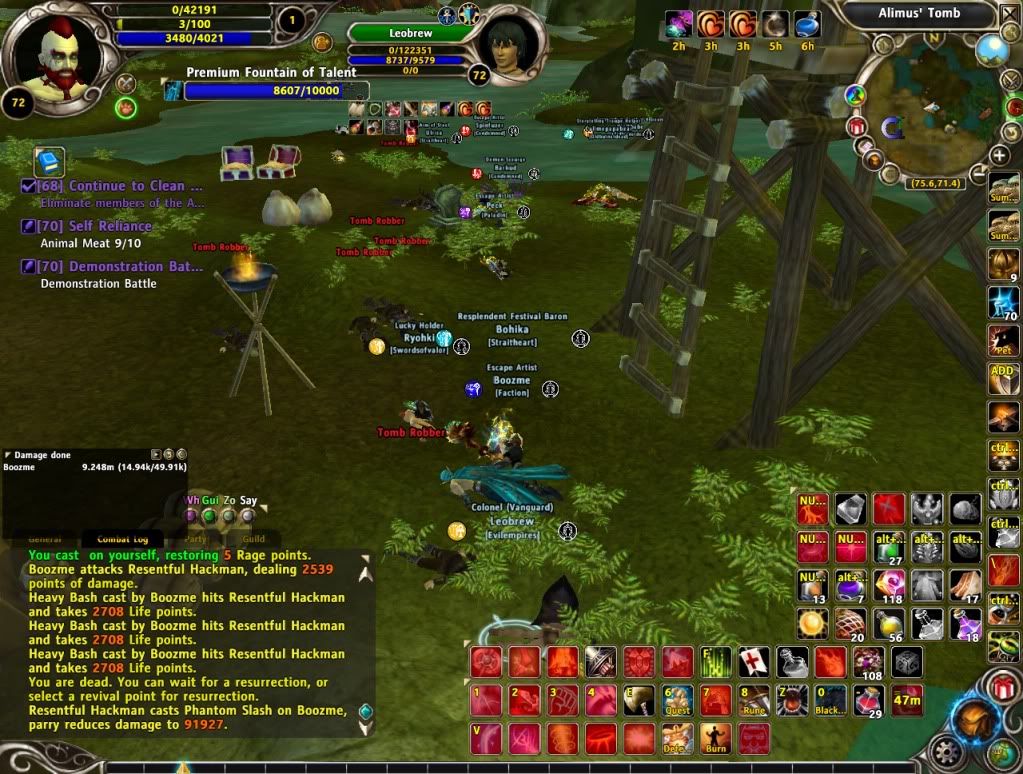The width and height of the screenshot is (1023, 774).
Task: Open the red gift box by the minimap
Action: 856,126
